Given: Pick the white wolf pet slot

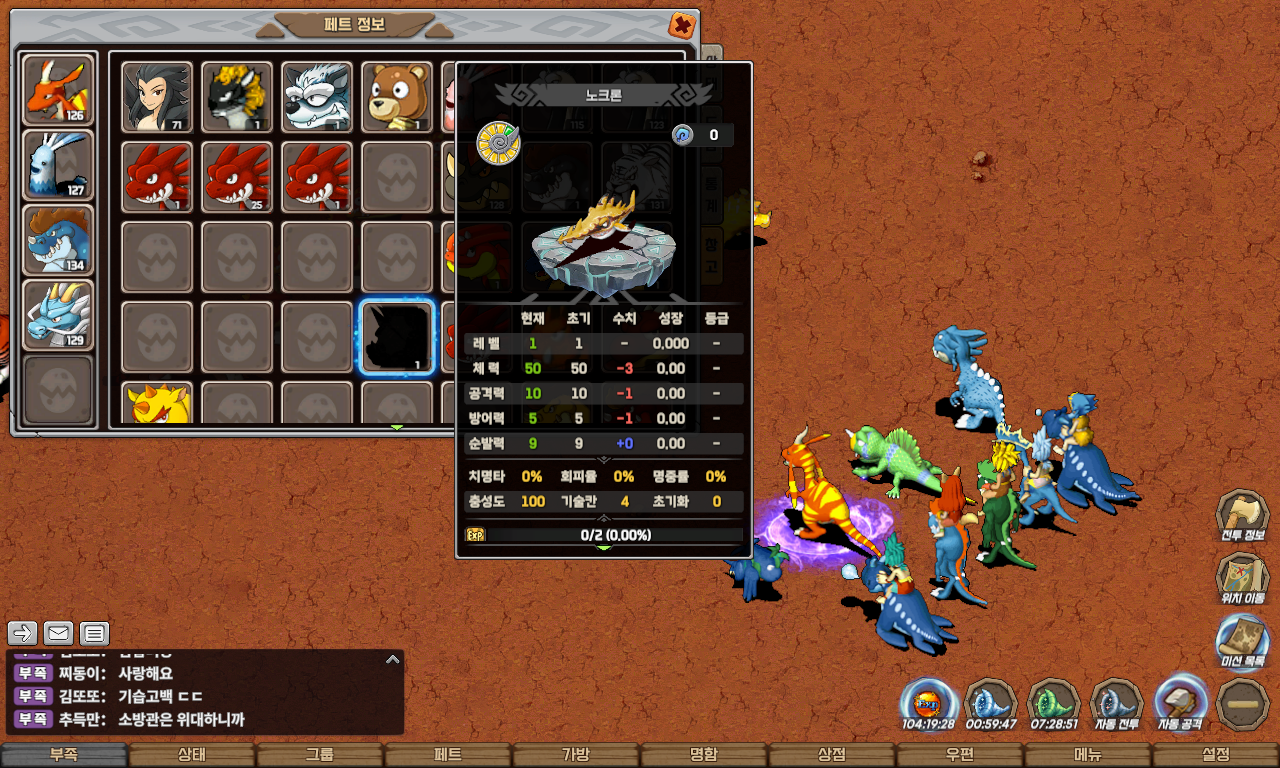Looking at the screenshot, I should pyautogui.click(x=317, y=97).
